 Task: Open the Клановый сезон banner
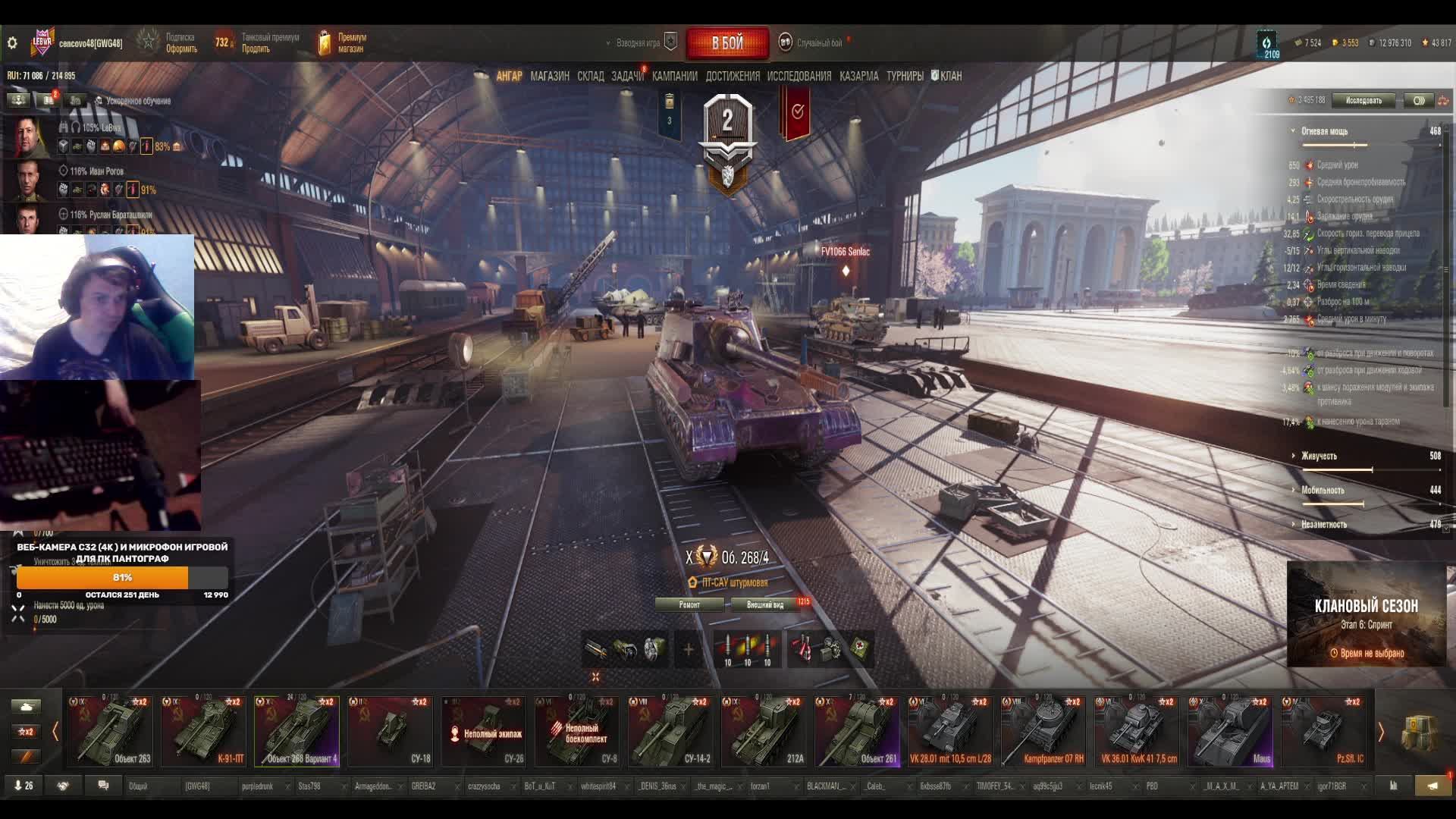tap(1366, 614)
